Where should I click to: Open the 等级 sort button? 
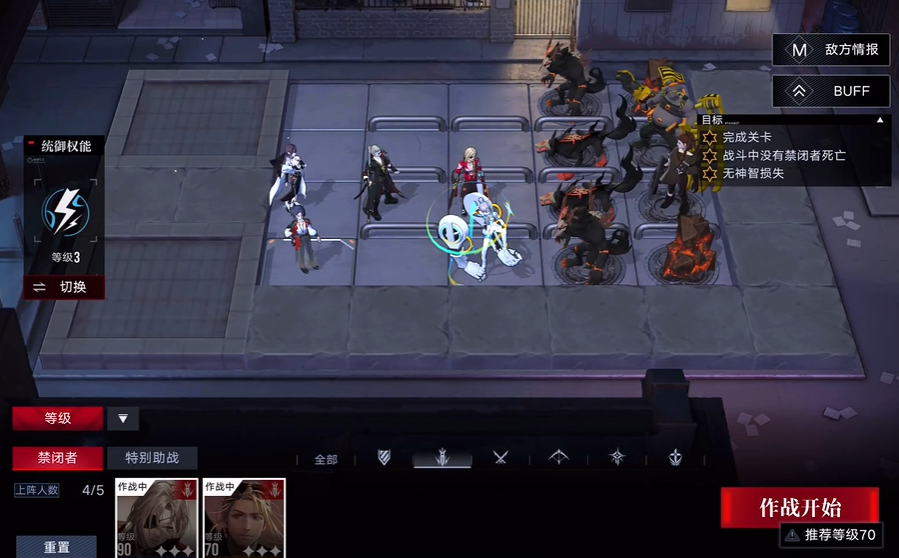click(57, 418)
